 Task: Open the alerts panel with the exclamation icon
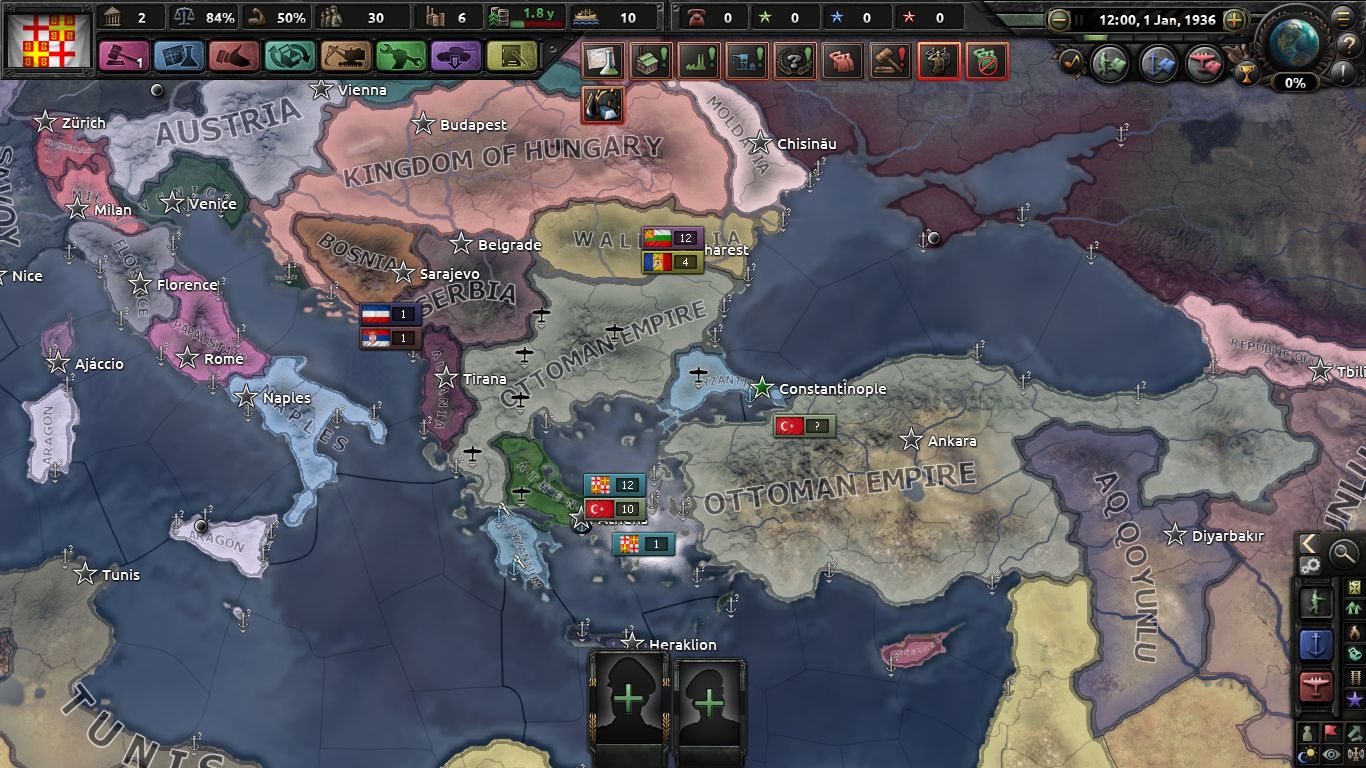click(1343, 73)
